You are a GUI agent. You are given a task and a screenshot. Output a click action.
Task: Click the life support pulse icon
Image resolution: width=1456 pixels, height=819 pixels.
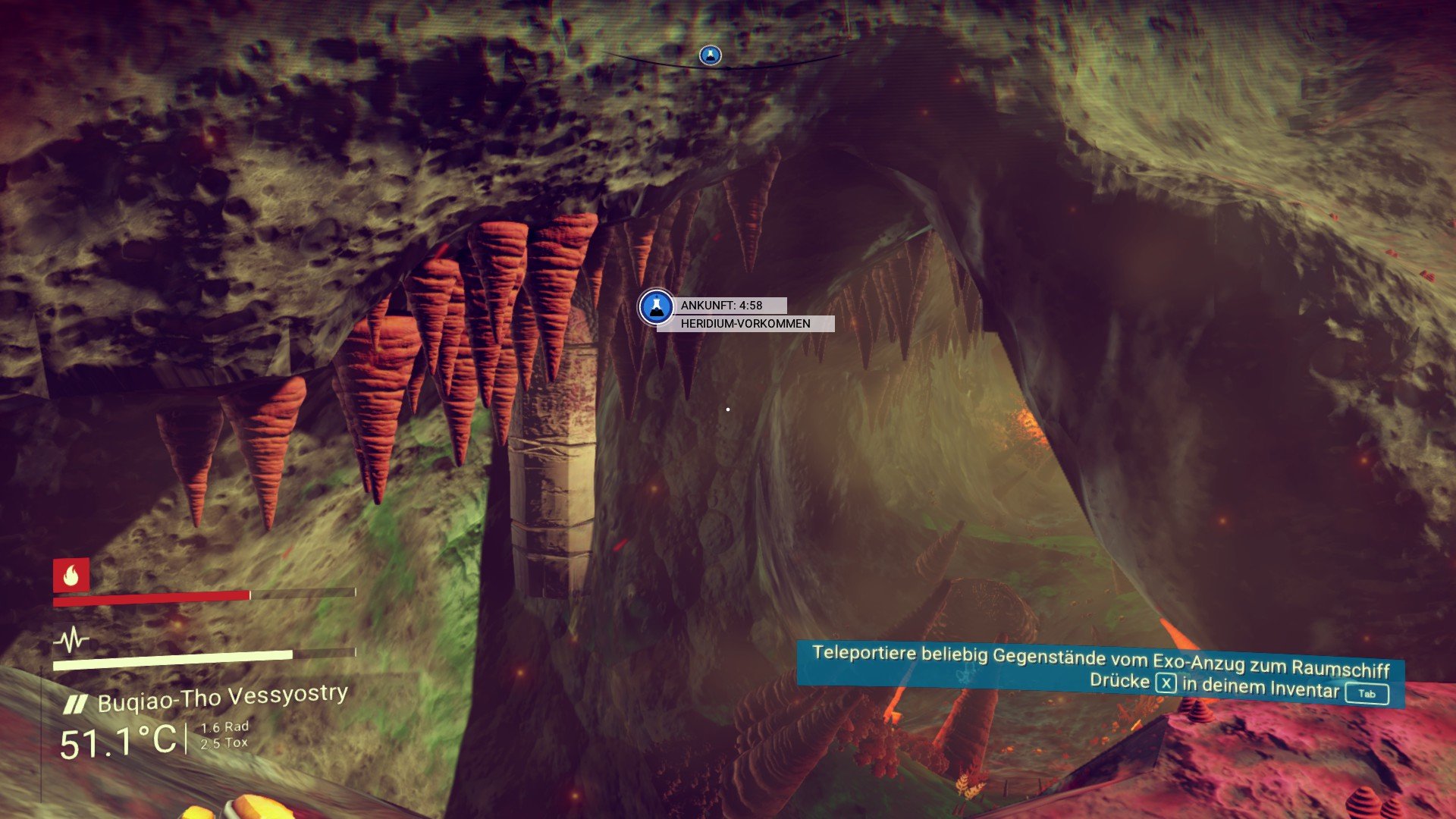point(72,641)
